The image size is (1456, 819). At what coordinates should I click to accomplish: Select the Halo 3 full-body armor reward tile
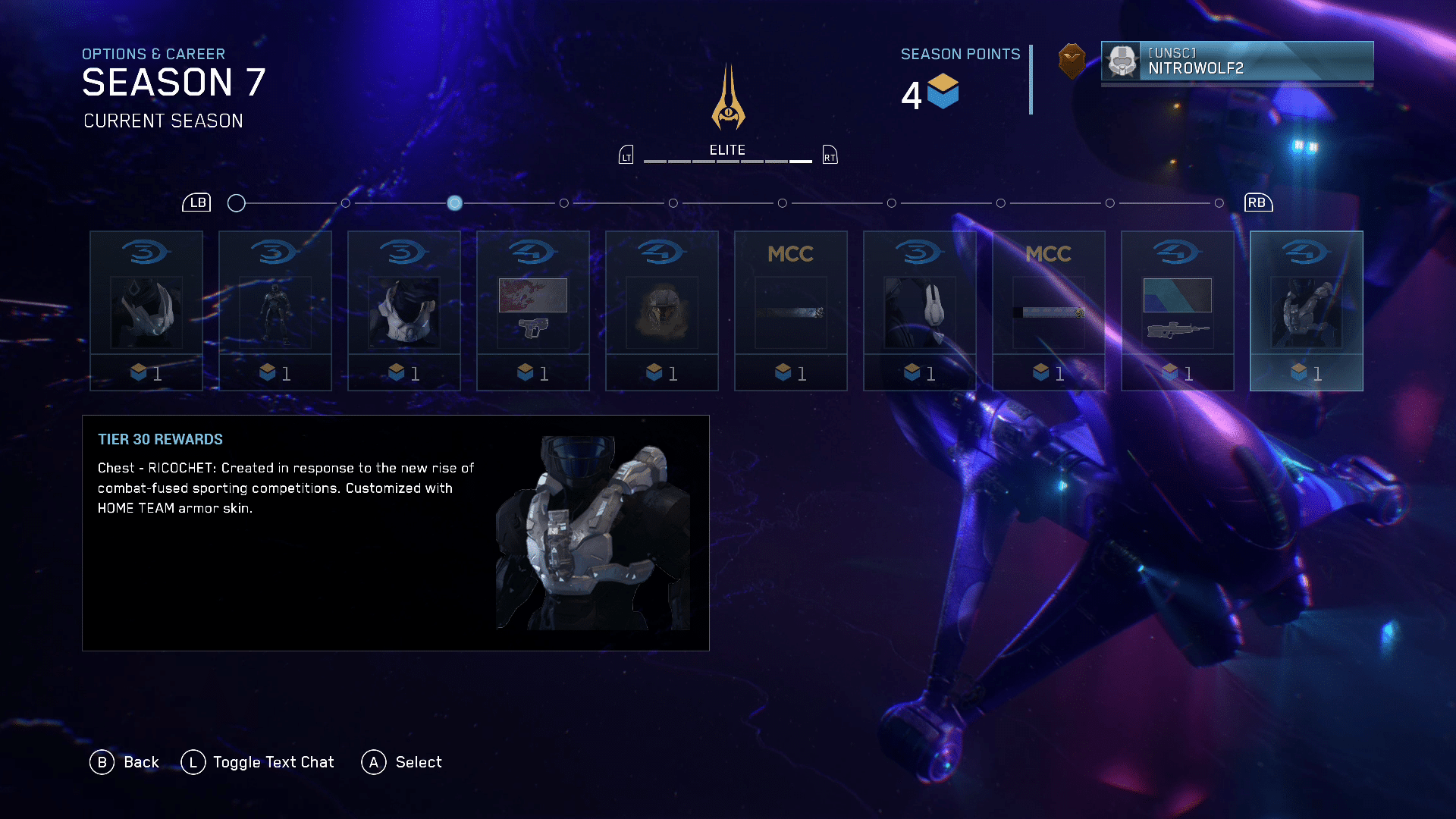[275, 311]
